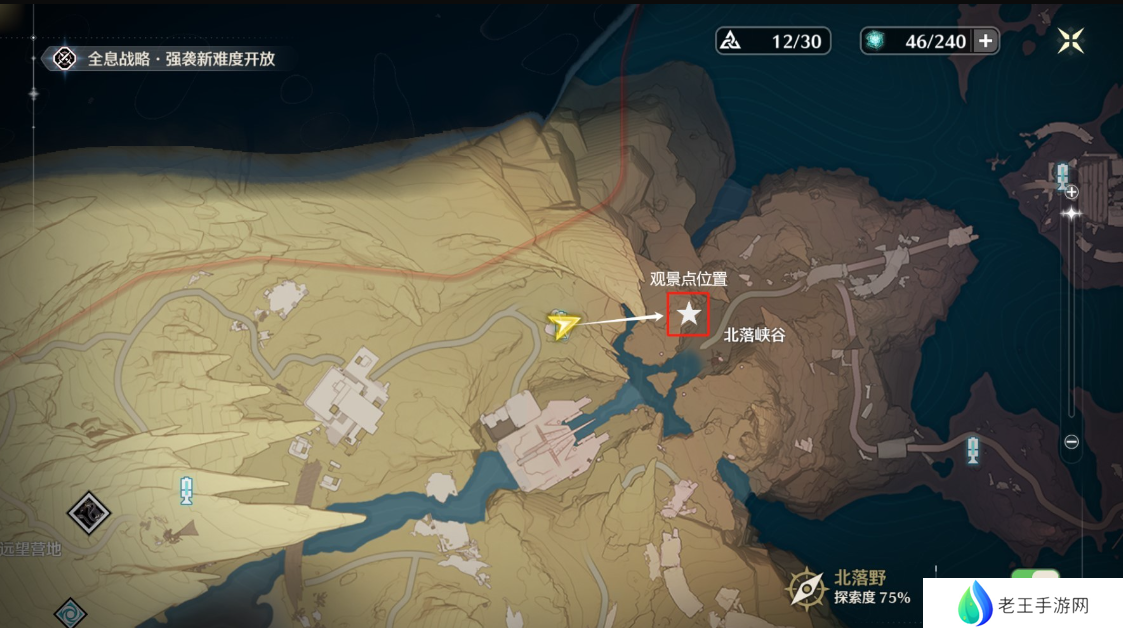The width and height of the screenshot is (1123, 628).
Task: Toggle the green switch at the map's bottom edge
Action: click(1035, 579)
